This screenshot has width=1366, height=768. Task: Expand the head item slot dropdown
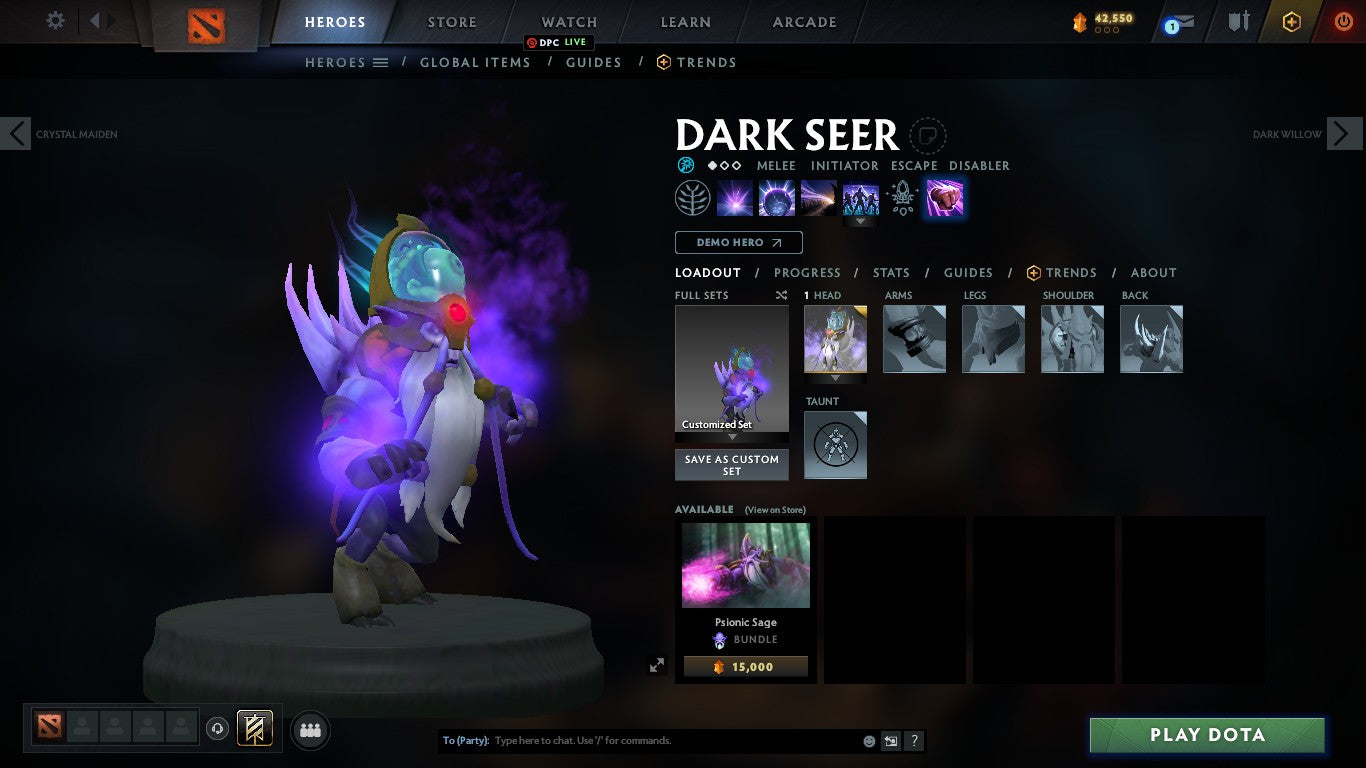tap(835, 377)
